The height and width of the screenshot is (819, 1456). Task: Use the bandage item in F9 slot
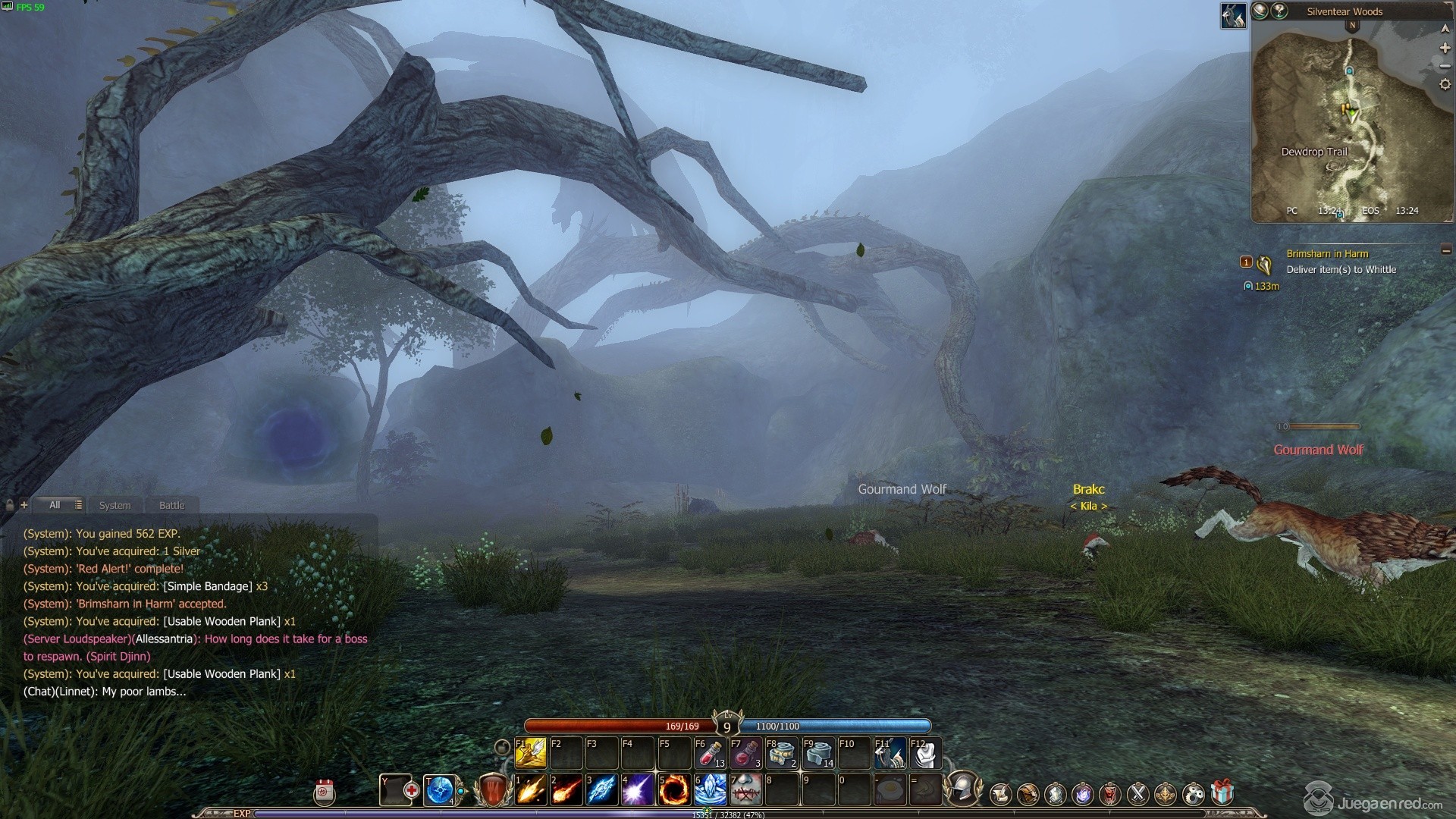click(x=818, y=753)
